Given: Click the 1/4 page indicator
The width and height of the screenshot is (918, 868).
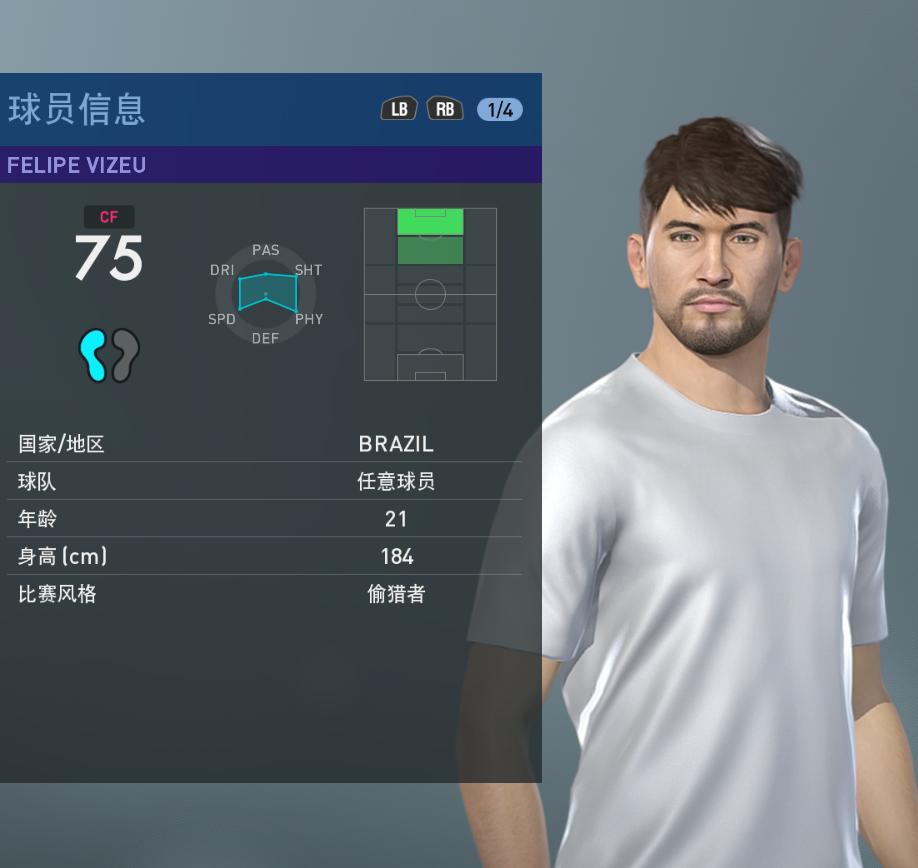Looking at the screenshot, I should click(499, 110).
